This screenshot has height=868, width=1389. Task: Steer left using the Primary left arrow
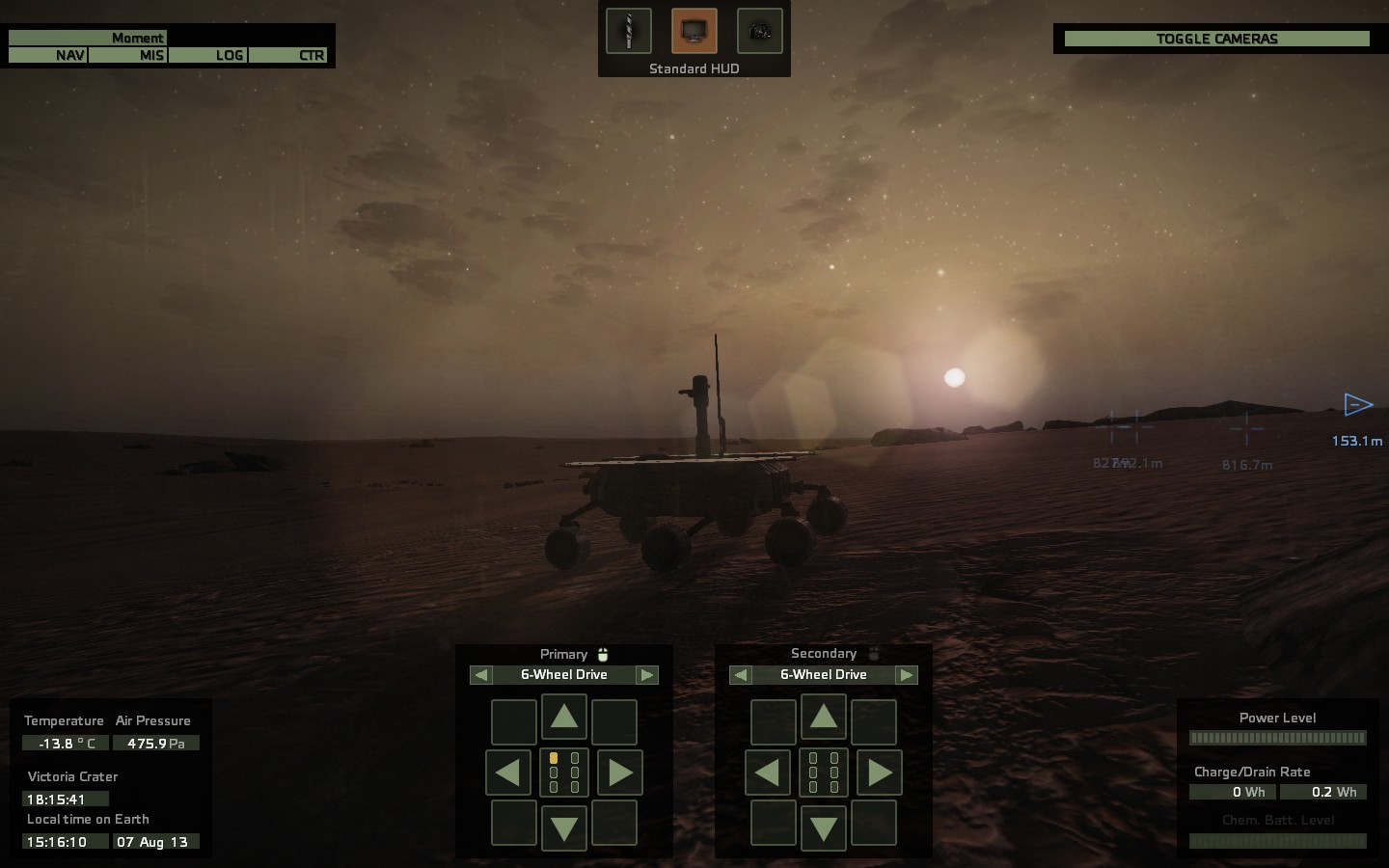click(x=508, y=773)
